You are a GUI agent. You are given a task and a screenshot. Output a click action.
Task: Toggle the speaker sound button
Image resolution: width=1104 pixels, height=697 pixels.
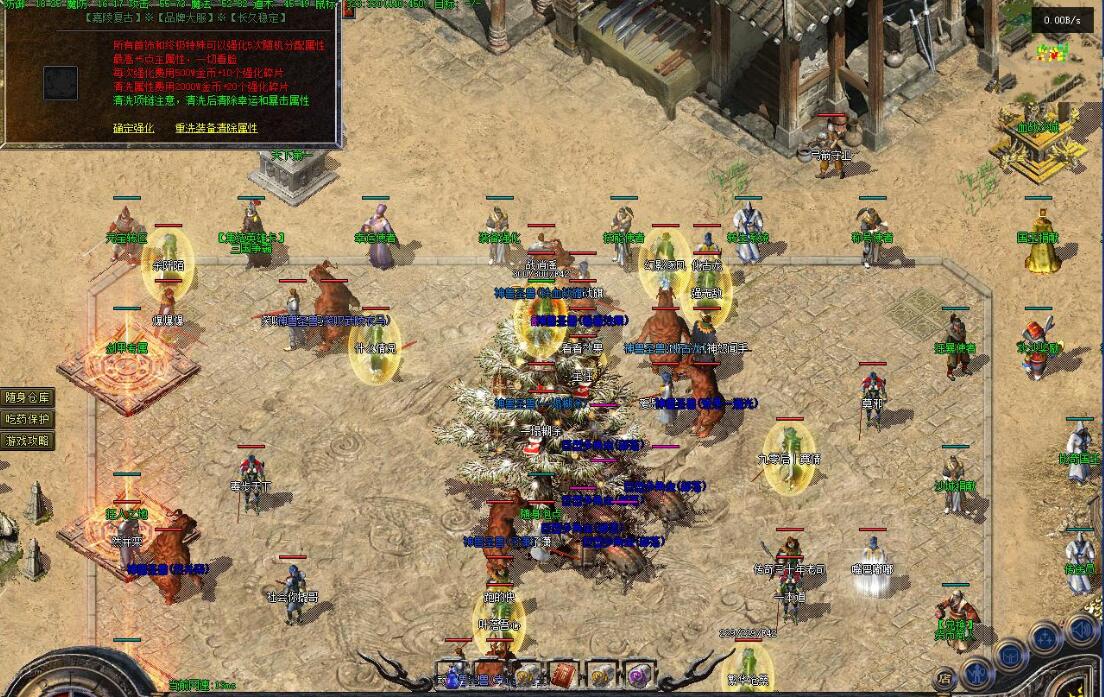pos(1081,630)
